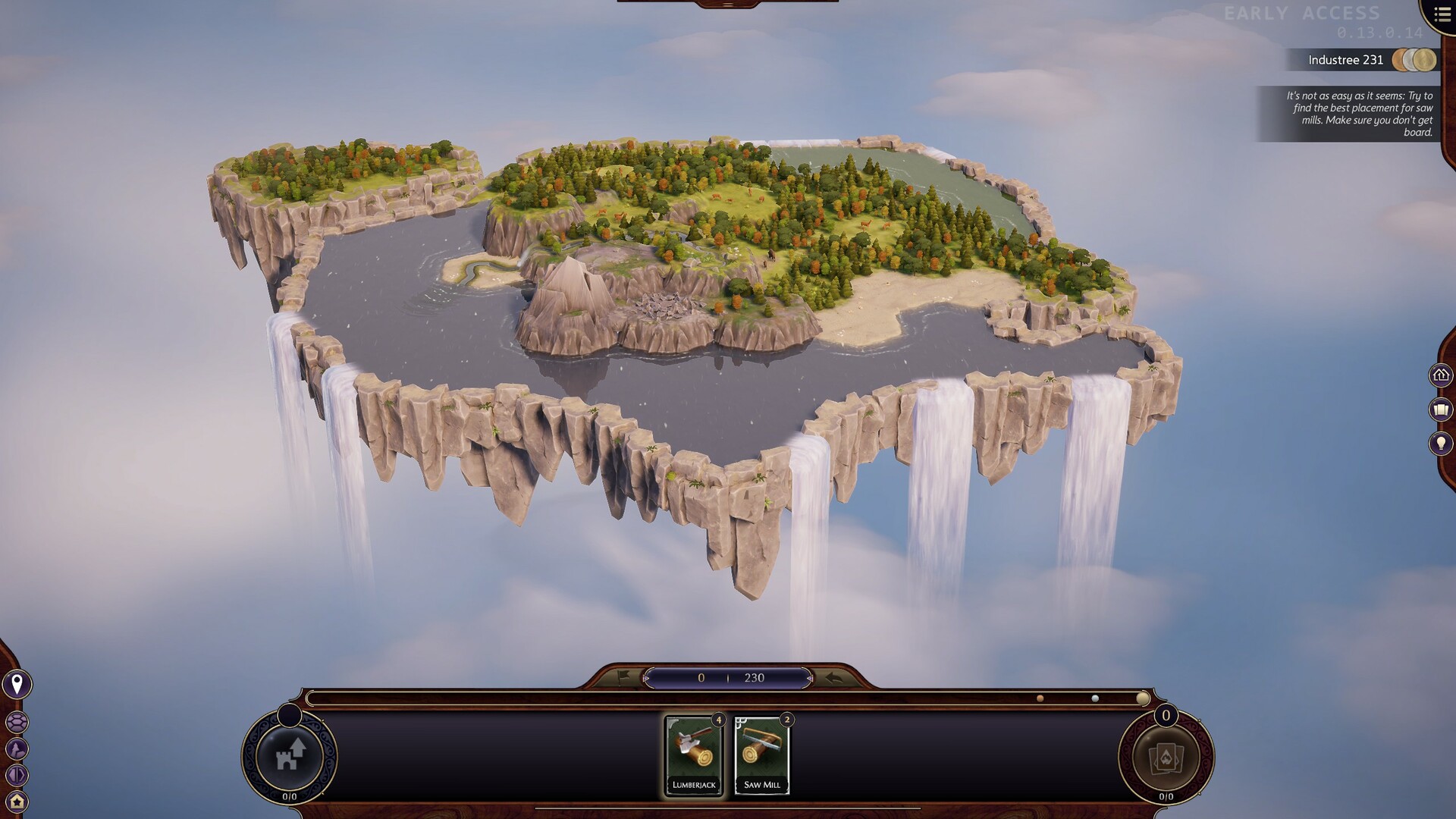Select the terrain and nature tool
Screen dimensions: 1456x819
point(16,748)
